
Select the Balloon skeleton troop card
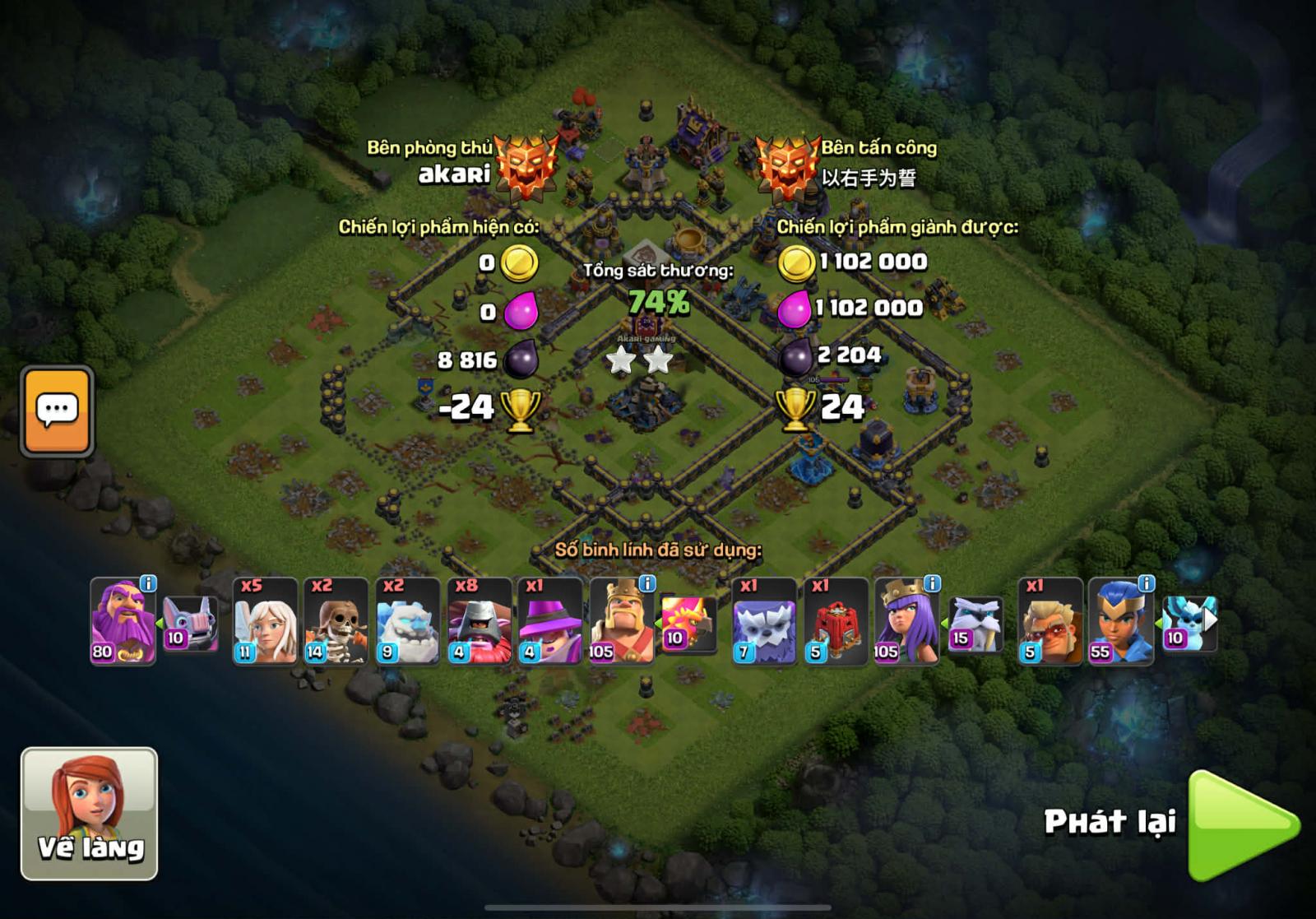pos(336,621)
